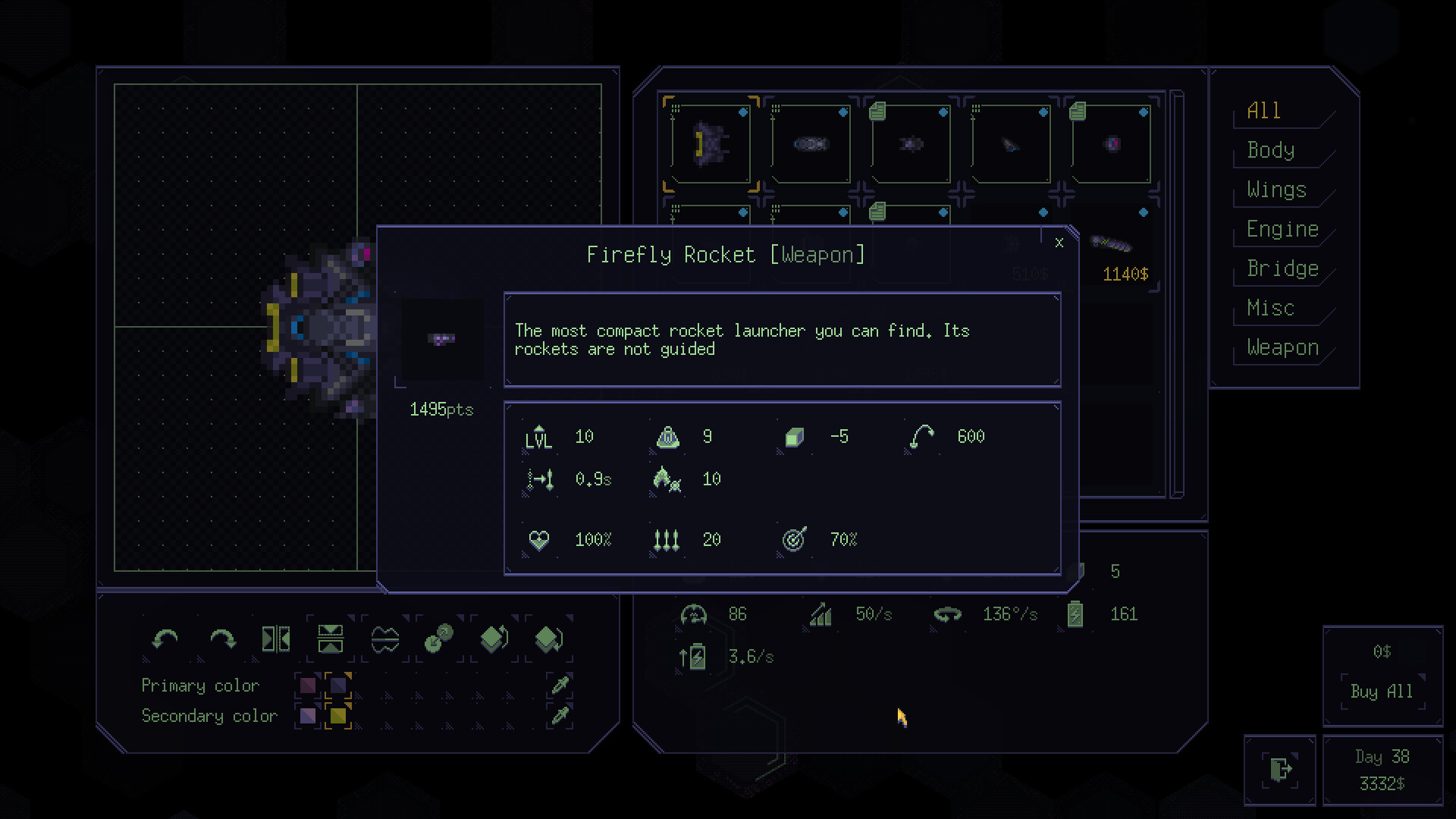Screen dimensions: 1456x819
Task: Click the Buy All button
Action: 1382,692
